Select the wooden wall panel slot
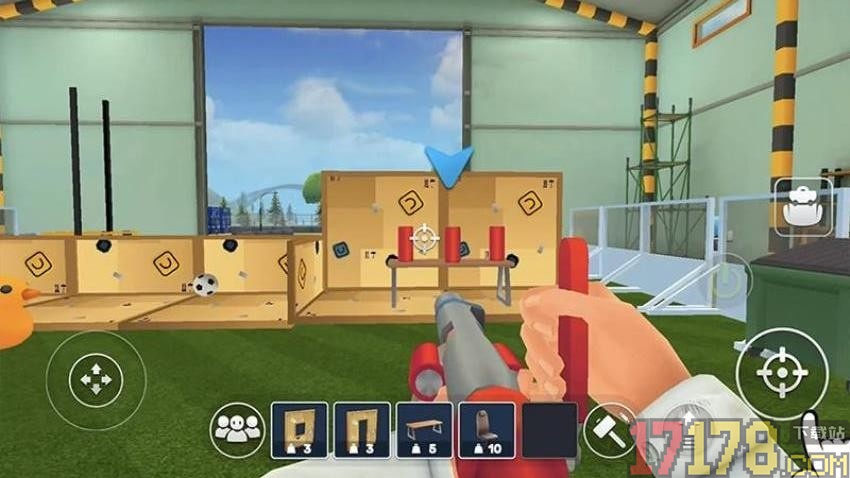 (299, 430)
